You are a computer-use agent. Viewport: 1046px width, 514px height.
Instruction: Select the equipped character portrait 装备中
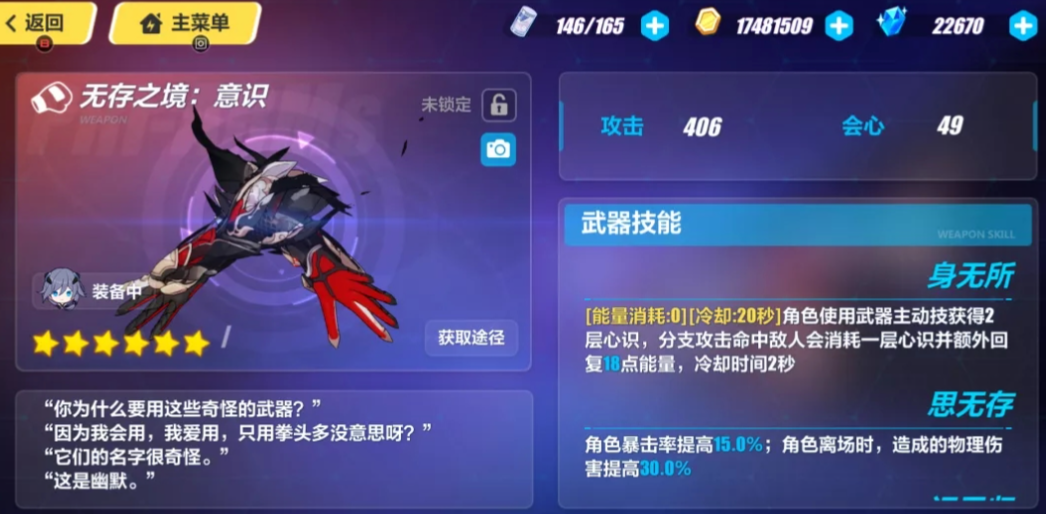[60, 292]
